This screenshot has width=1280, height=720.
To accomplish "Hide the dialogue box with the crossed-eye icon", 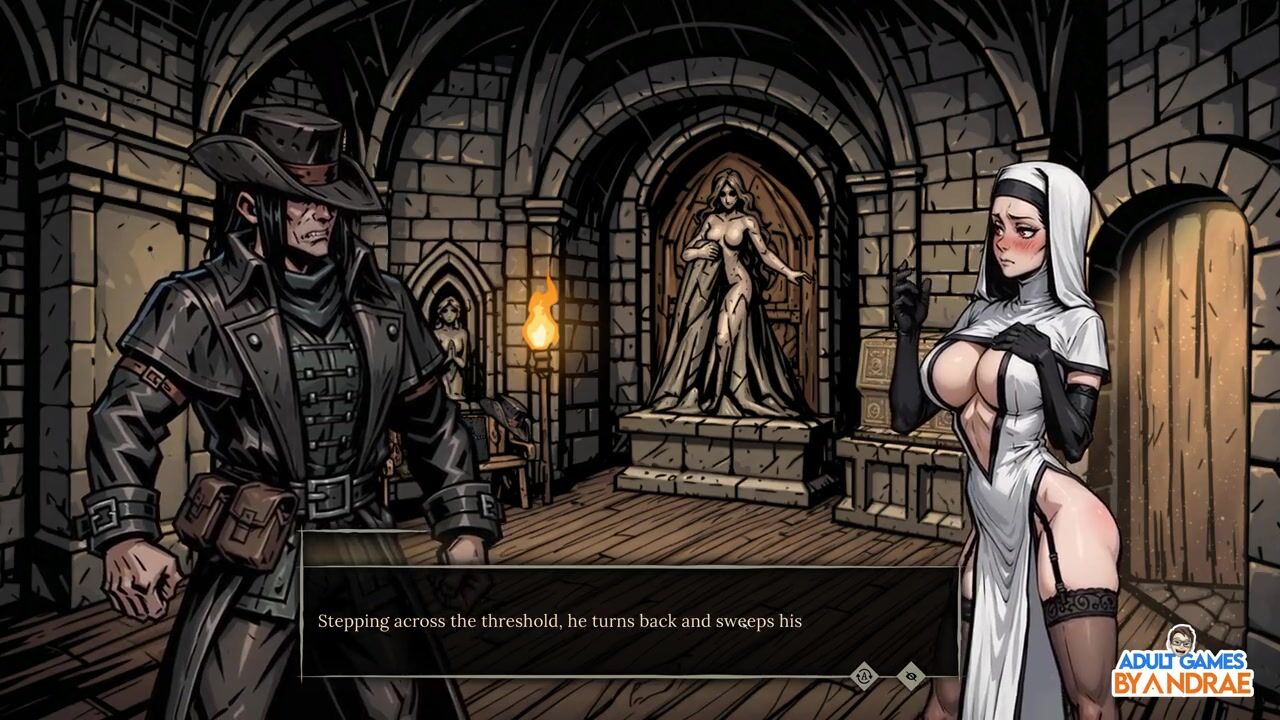I will pyautogui.click(x=910, y=676).
